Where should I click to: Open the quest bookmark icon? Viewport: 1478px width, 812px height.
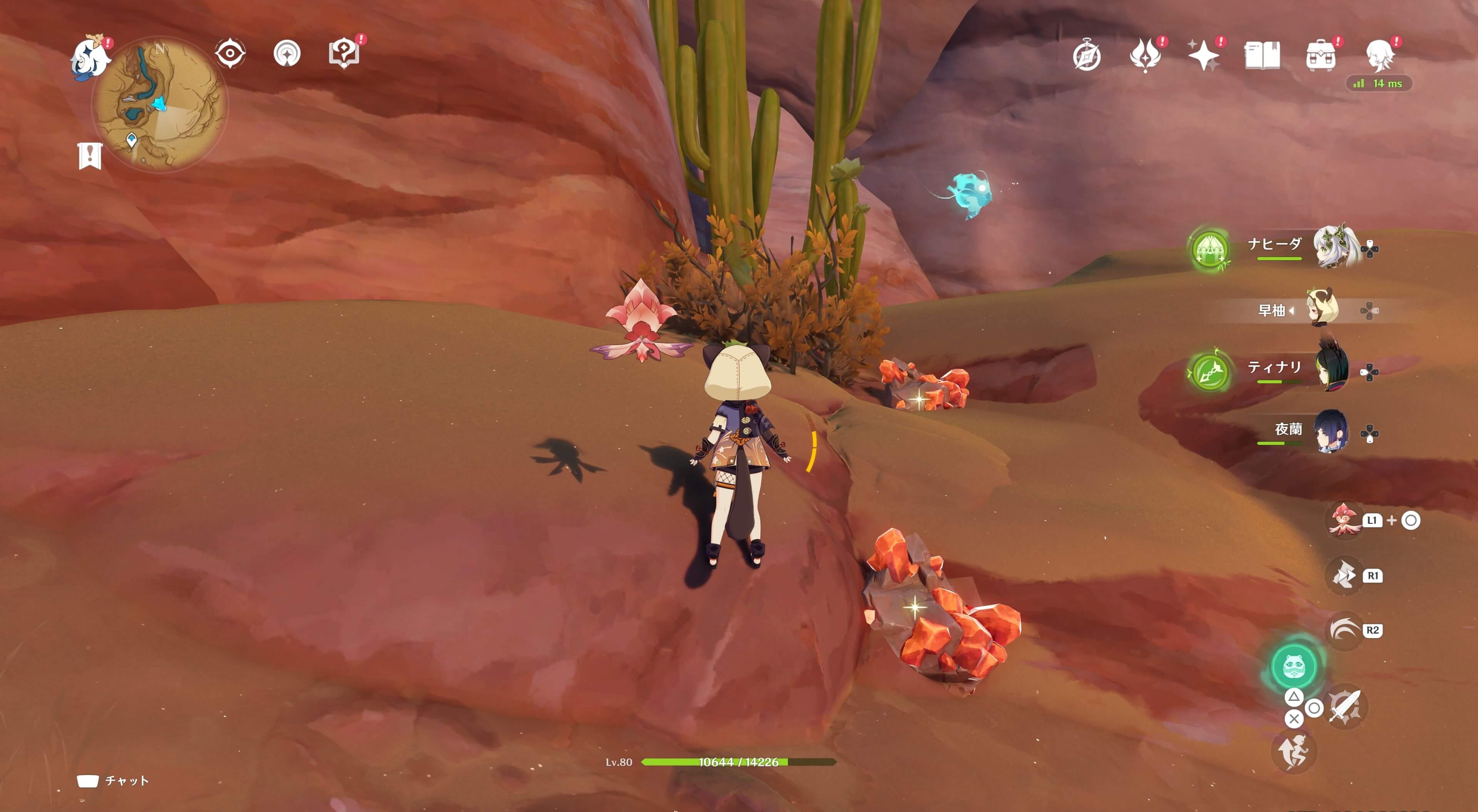pyautogui.click(x=90, y=156)
